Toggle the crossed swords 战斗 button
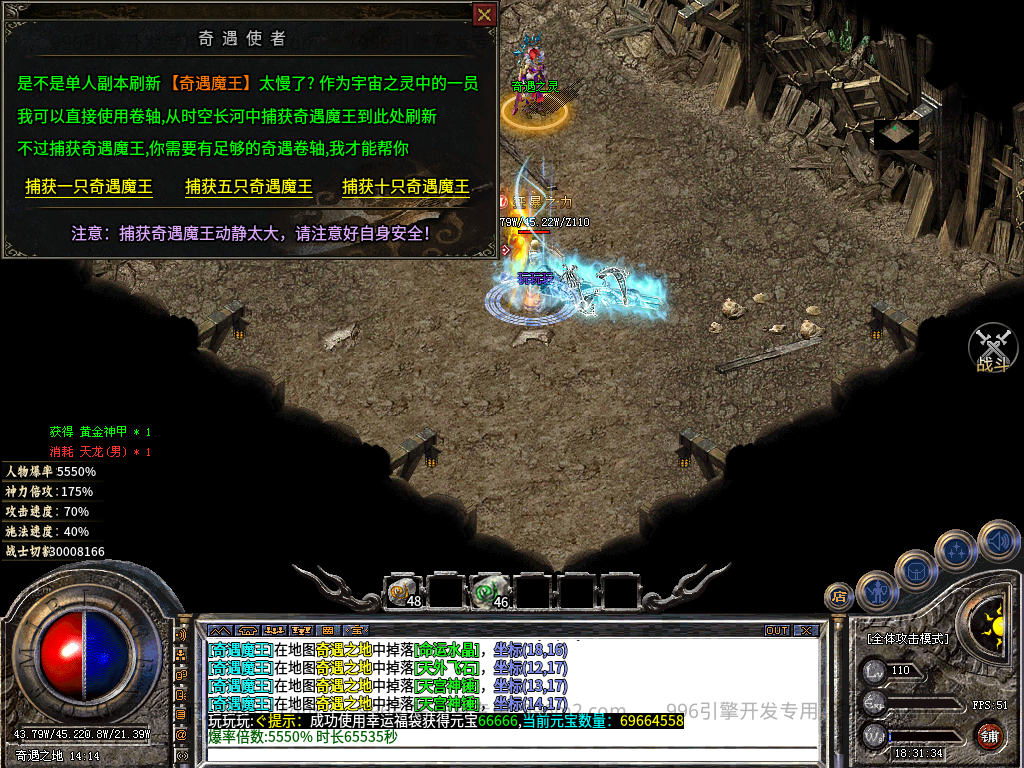The image size is (1024, 768). point(993,348)
